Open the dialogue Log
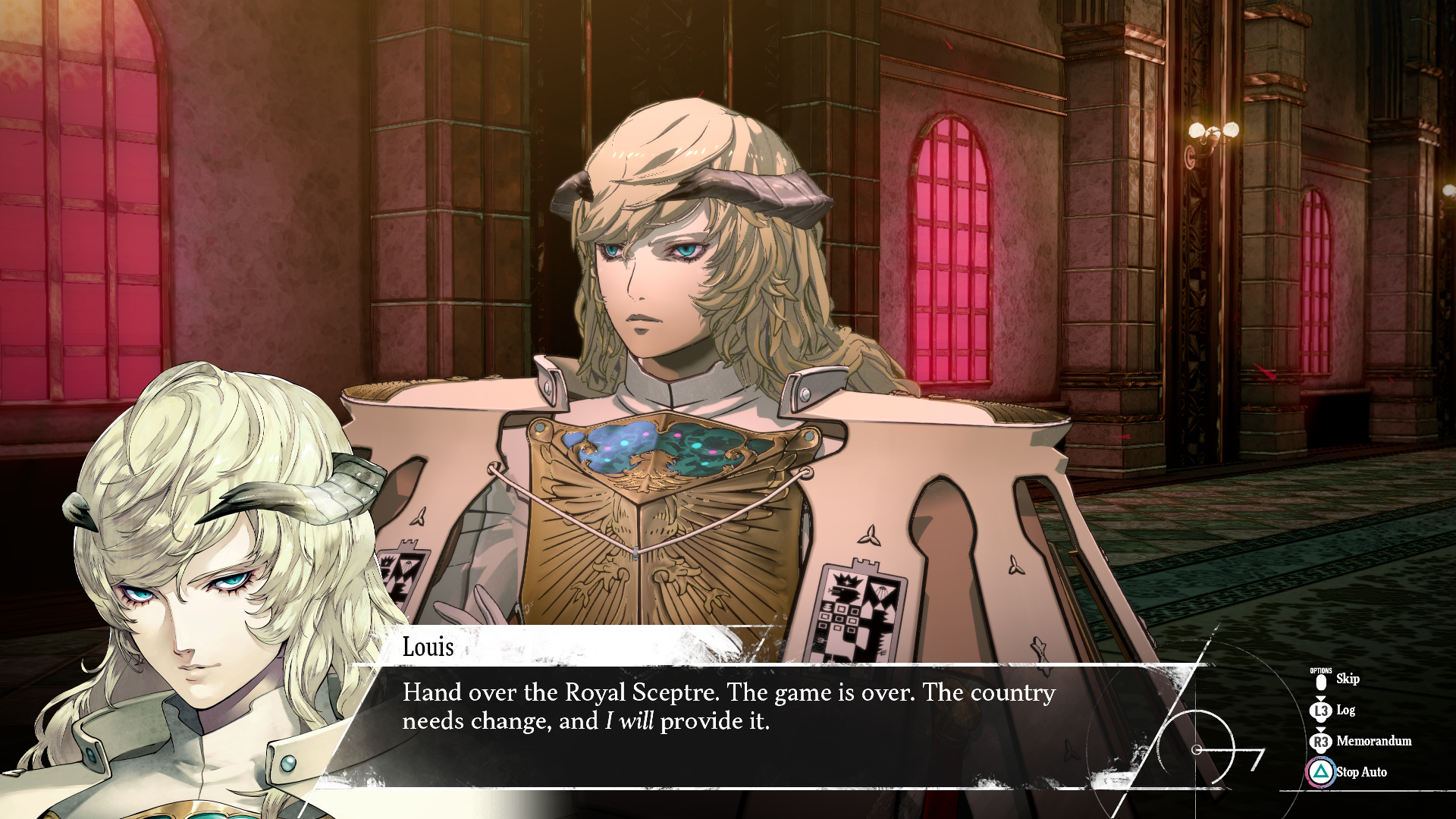This screenshot has height=819, width=1456. (x=1345, y=711)
